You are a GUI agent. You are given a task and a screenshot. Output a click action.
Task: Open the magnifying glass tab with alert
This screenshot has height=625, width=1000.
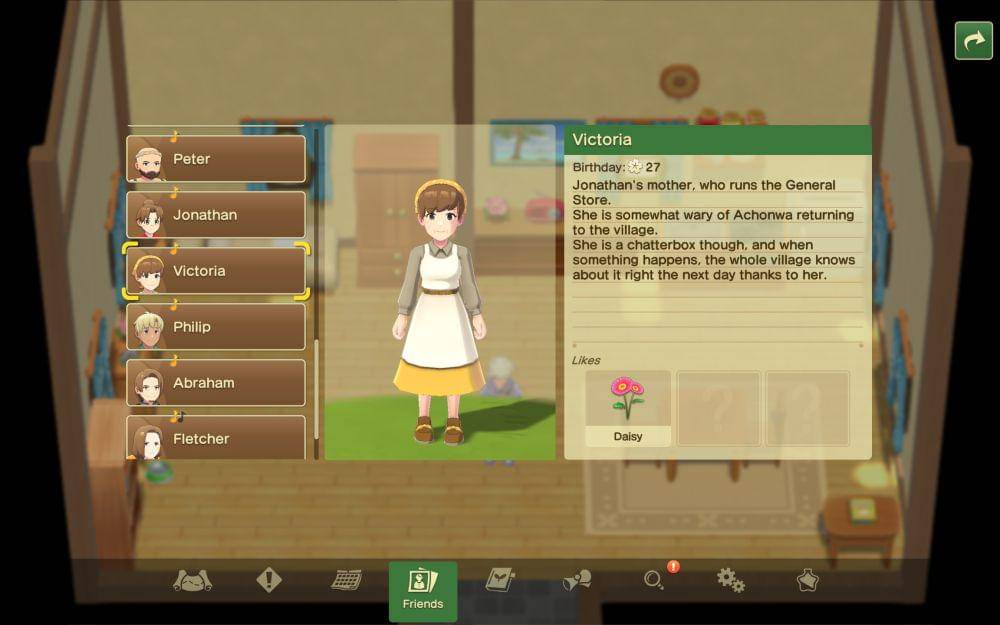655,580
